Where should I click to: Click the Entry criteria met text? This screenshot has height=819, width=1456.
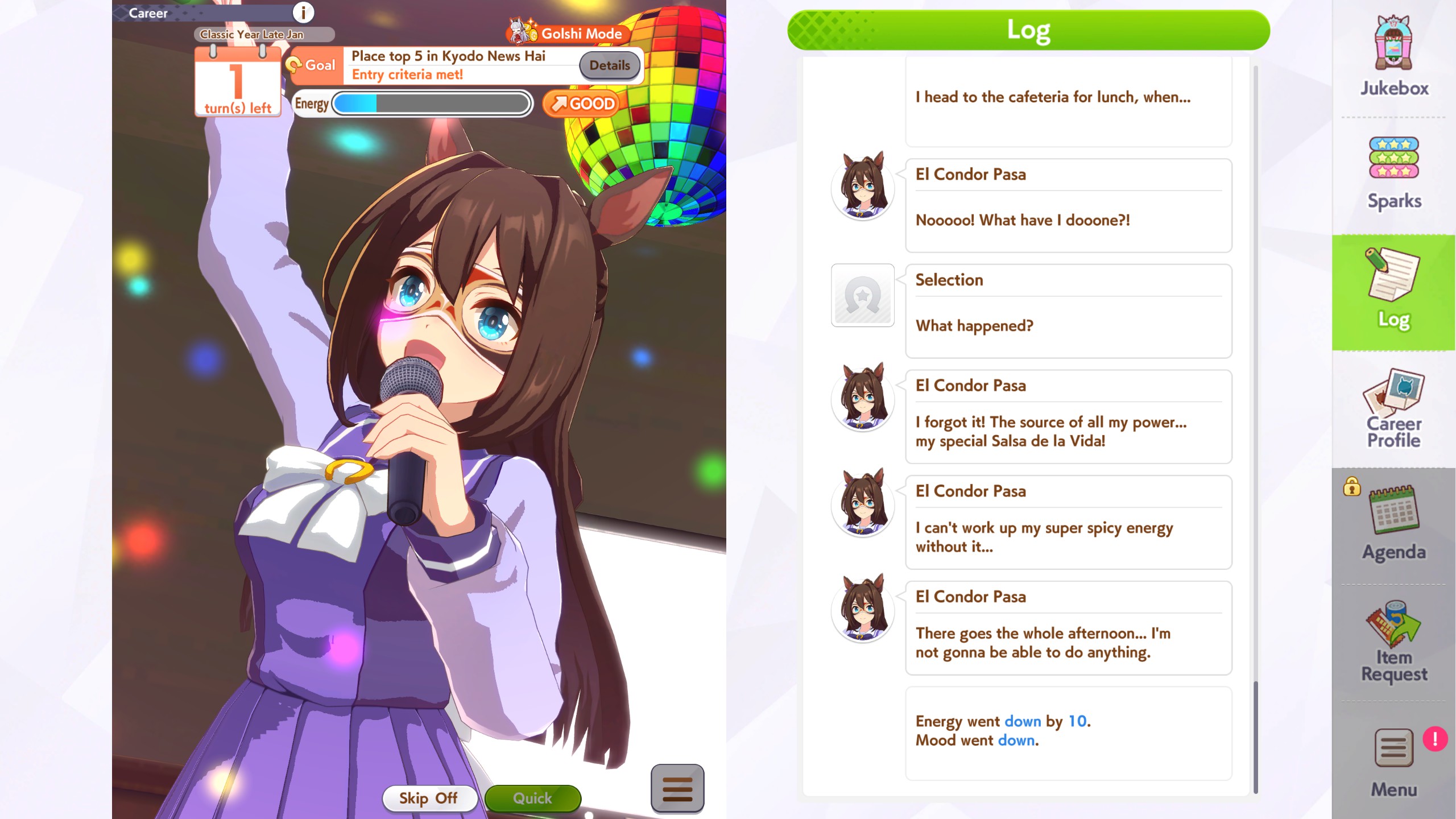407,74
